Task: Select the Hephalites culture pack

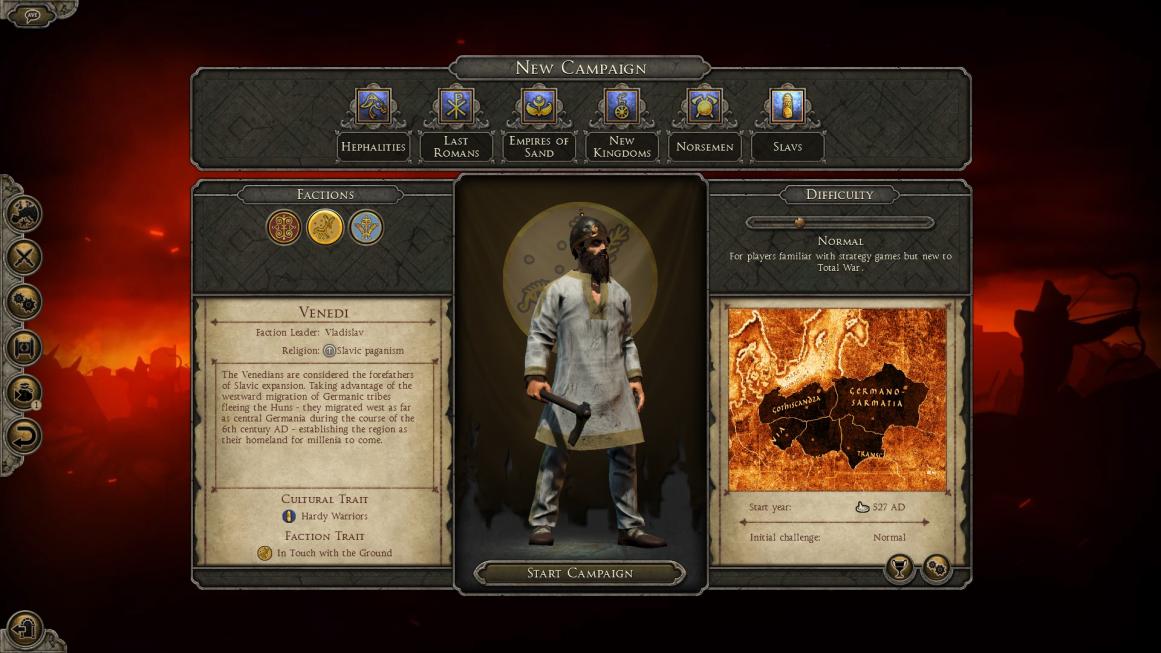Action: [x=373, y=107]
